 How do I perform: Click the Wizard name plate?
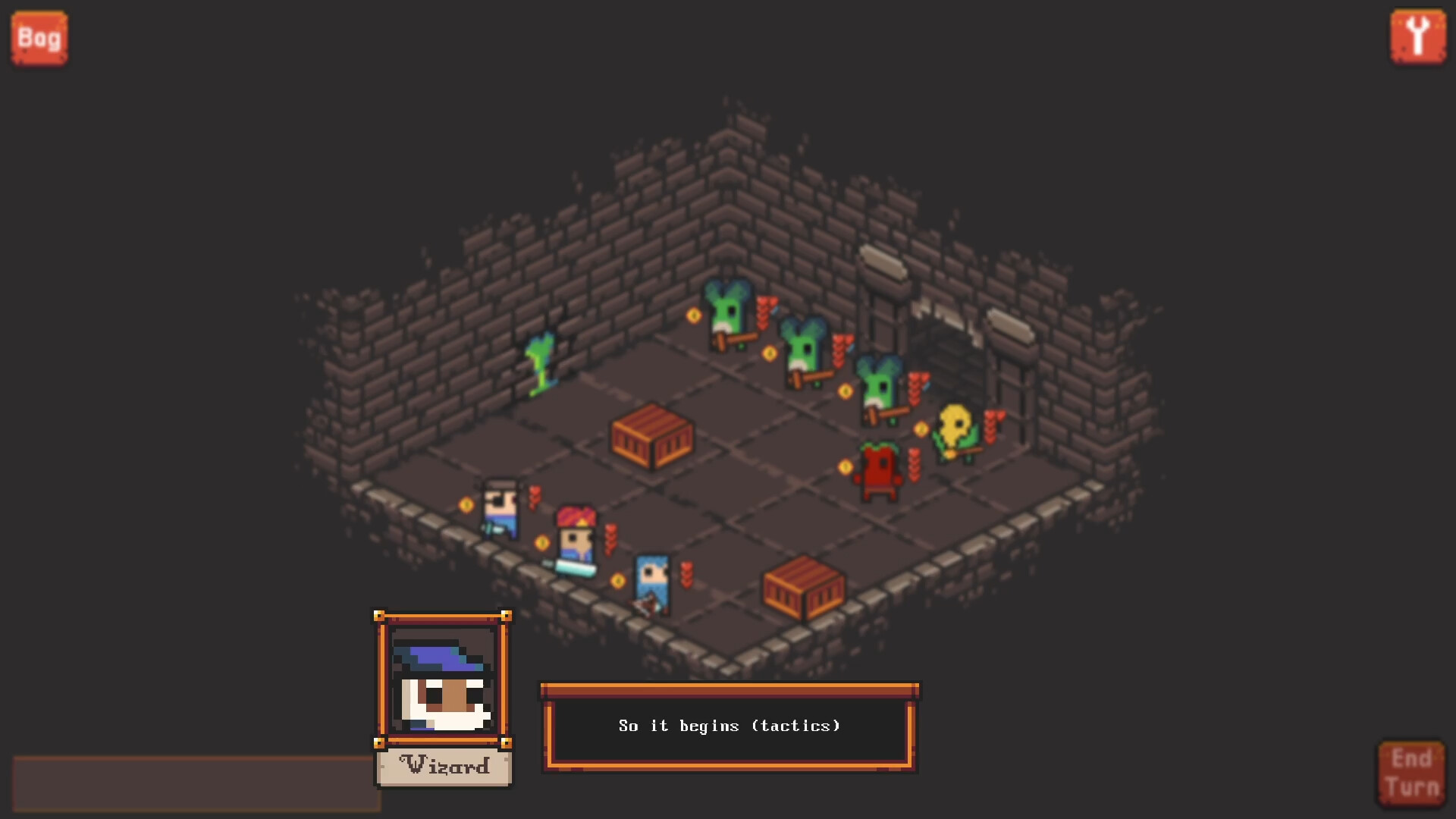coord(443,766)
